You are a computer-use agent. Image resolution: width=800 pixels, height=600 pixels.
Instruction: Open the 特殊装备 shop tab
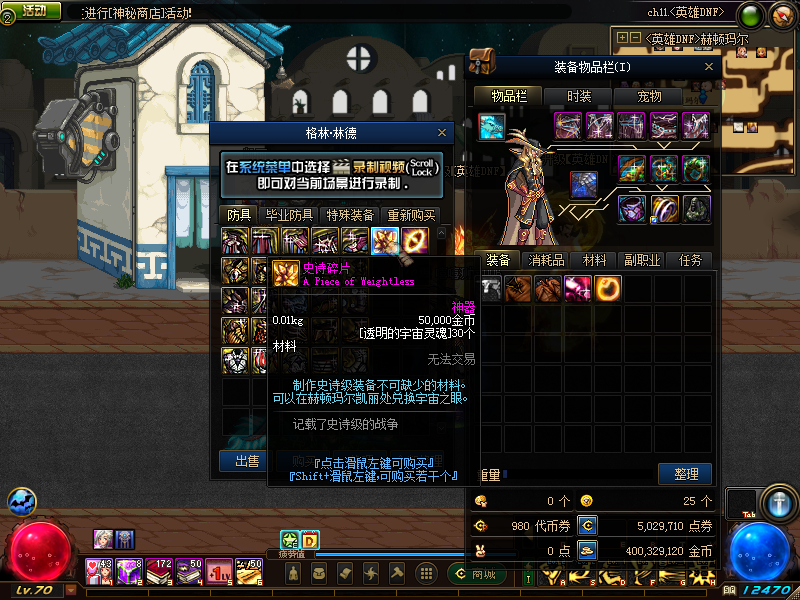click(350, 215)
